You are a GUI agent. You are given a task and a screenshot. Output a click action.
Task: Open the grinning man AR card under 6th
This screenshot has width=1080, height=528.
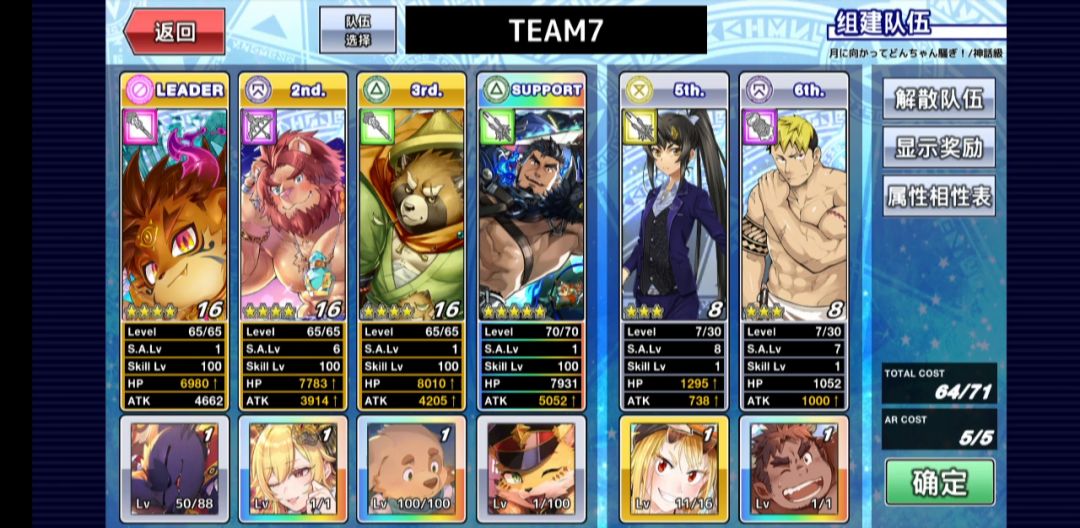tap(794, 468)
